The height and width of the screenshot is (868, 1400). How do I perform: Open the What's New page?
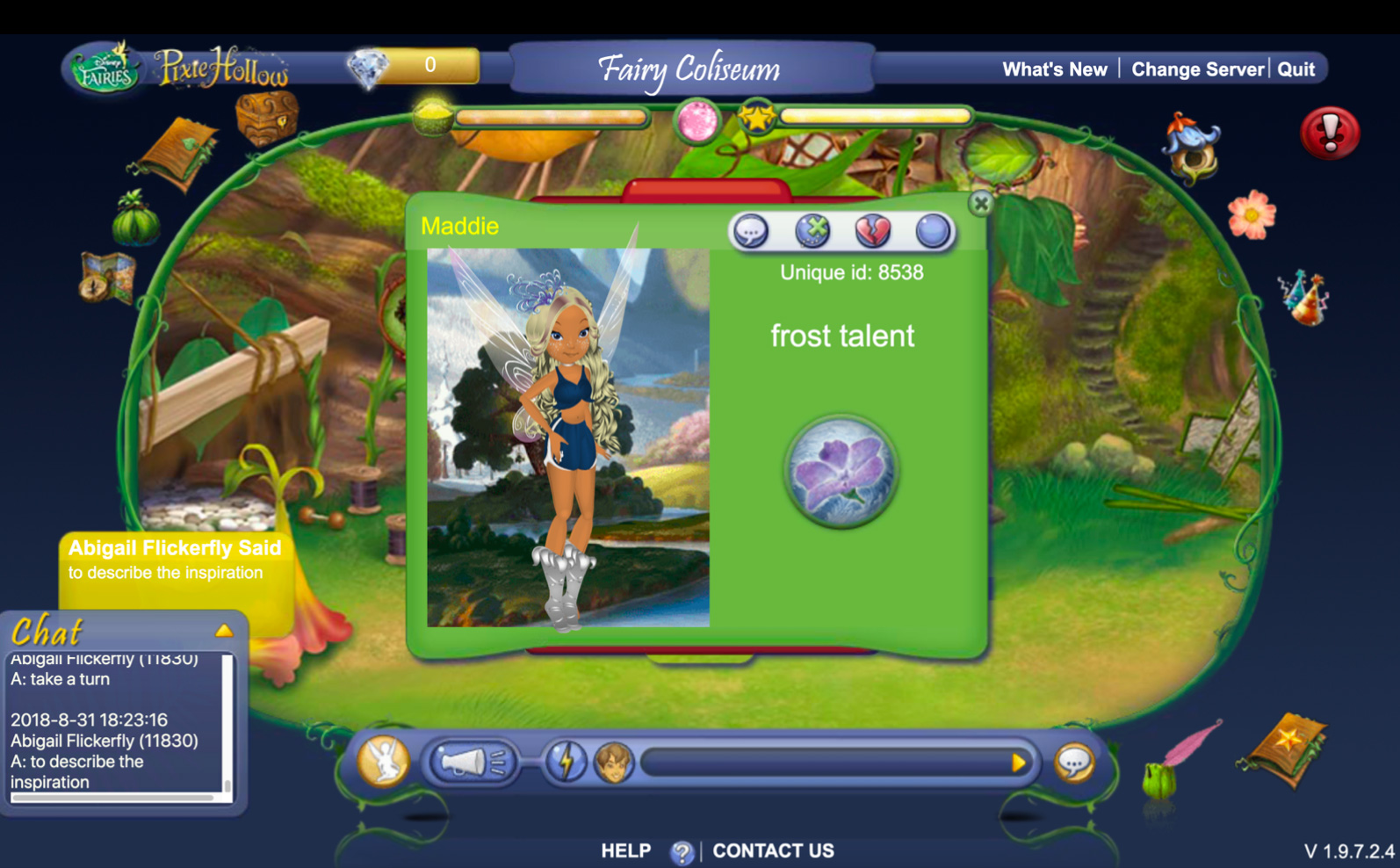click(1054, 69)
